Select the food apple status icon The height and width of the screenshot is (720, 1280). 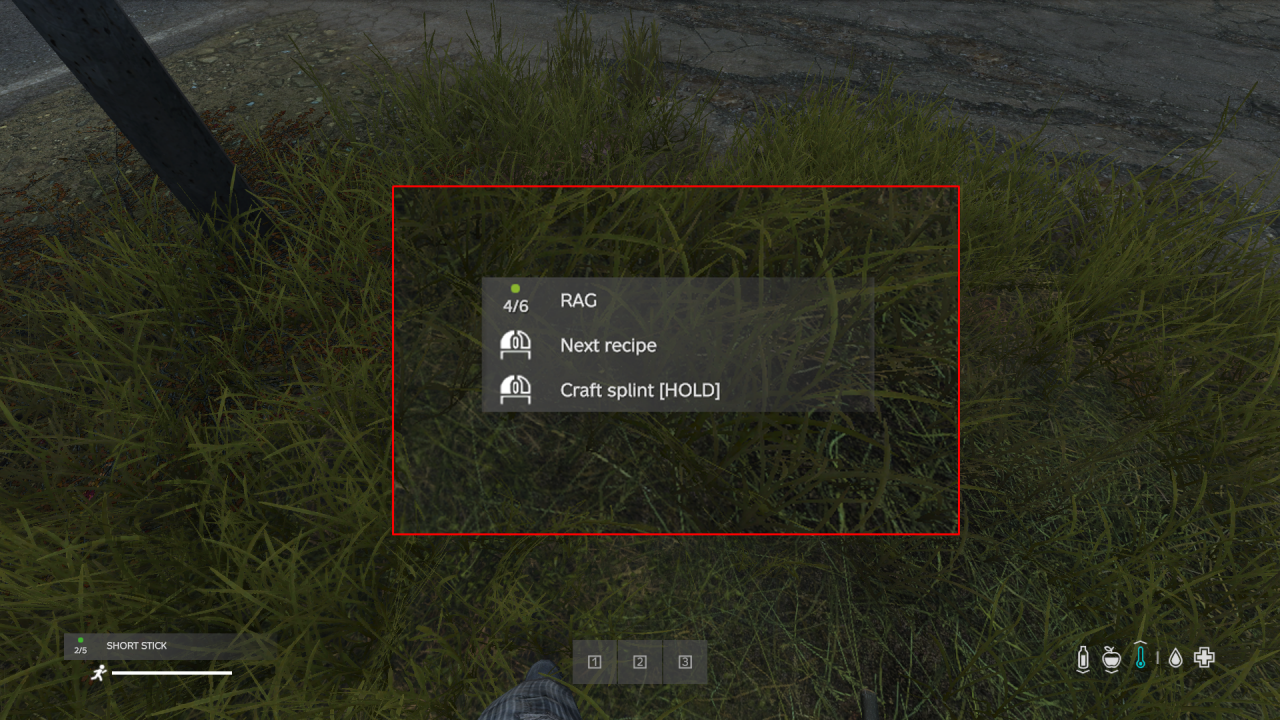(1111, 658)
